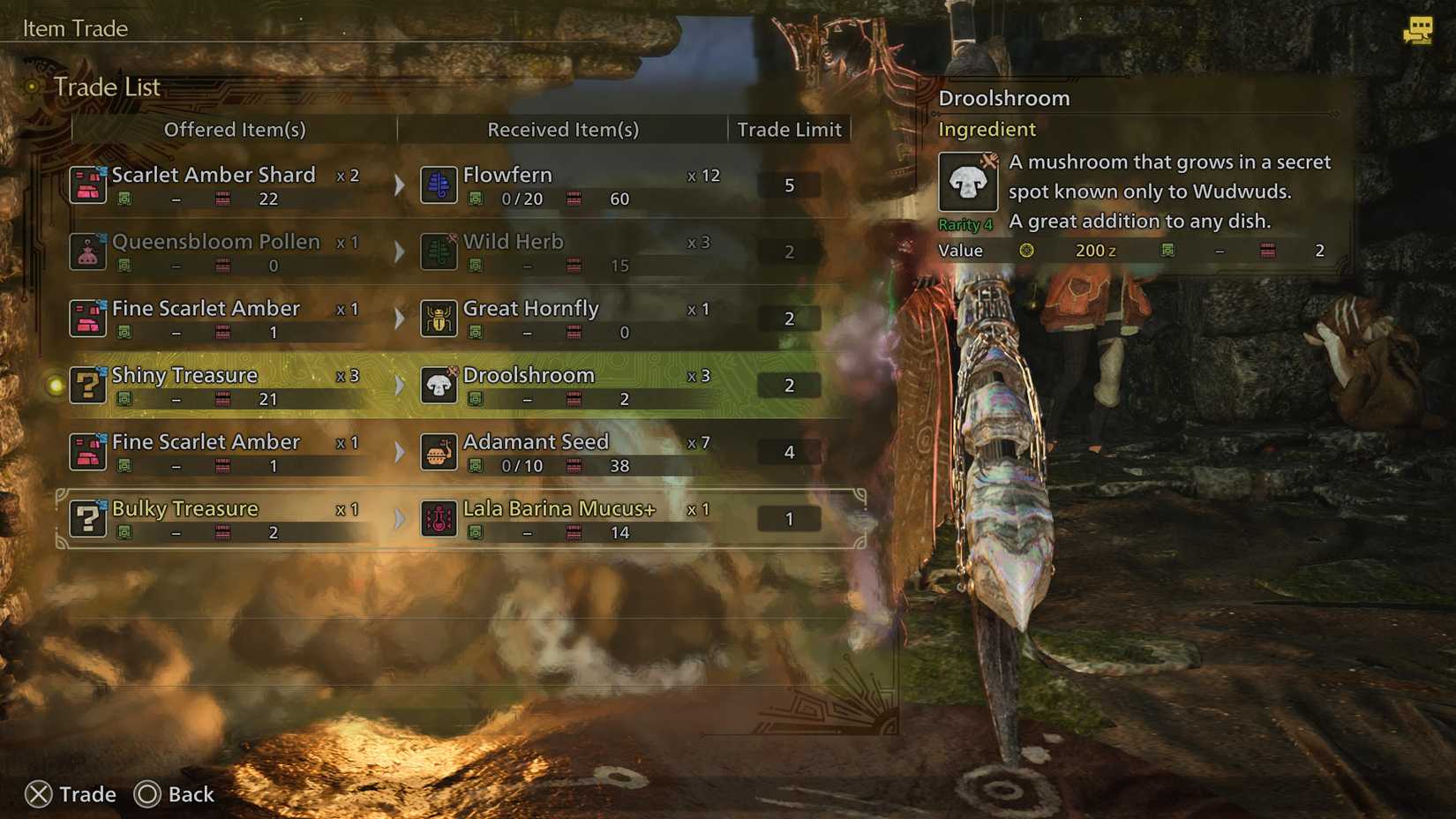
Task: Click the Great Hornfly beetle icon
Action: (x=439, y=318)
